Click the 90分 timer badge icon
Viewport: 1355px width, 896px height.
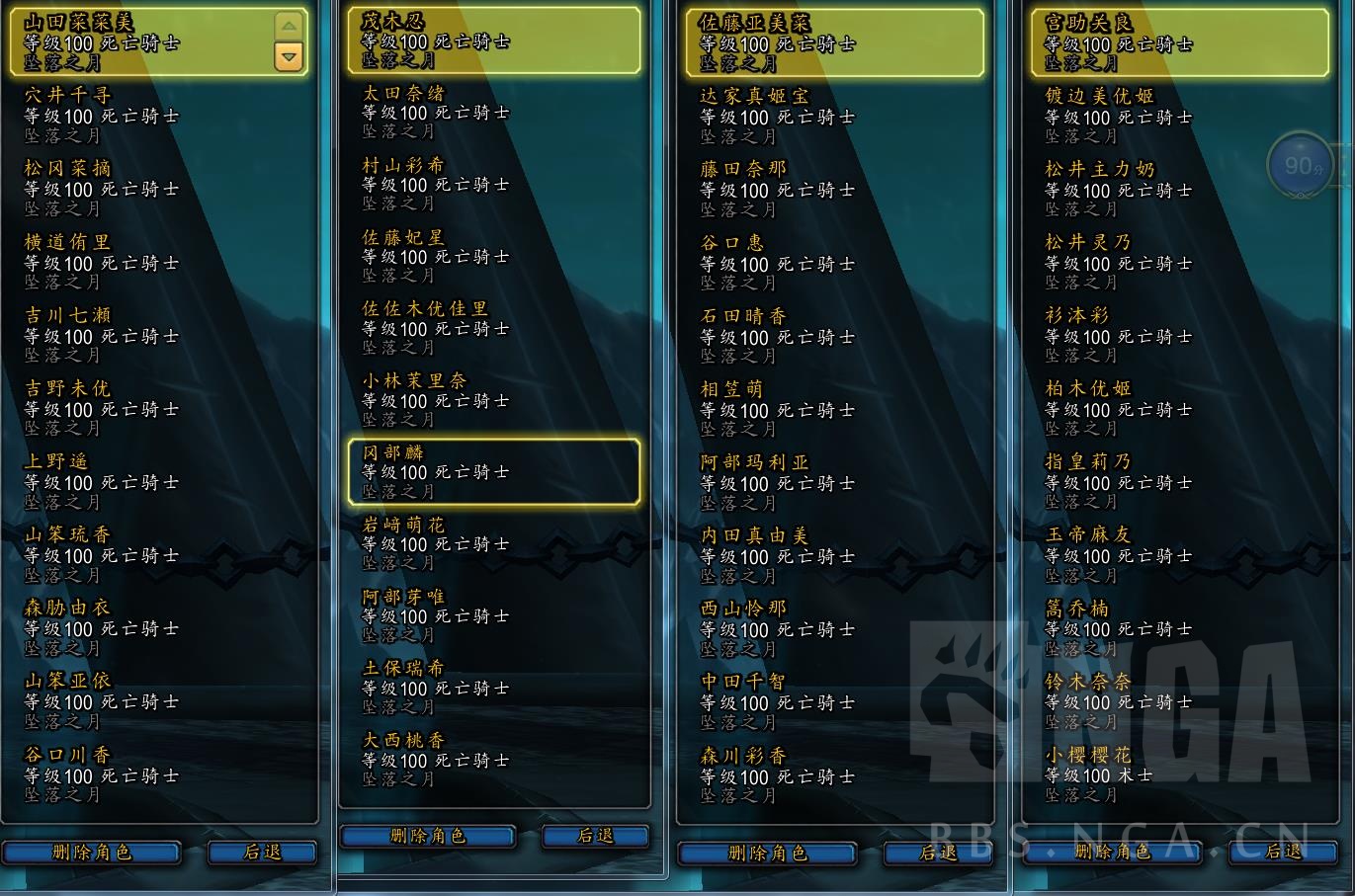1300,164
